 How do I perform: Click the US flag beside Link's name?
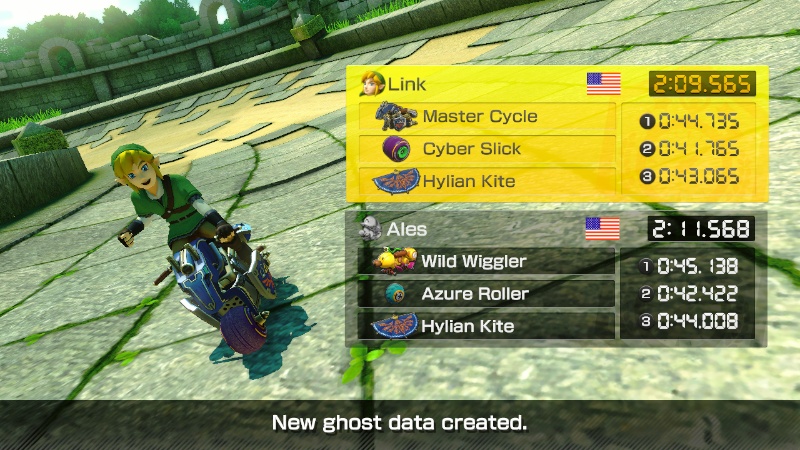coord(603,84)
